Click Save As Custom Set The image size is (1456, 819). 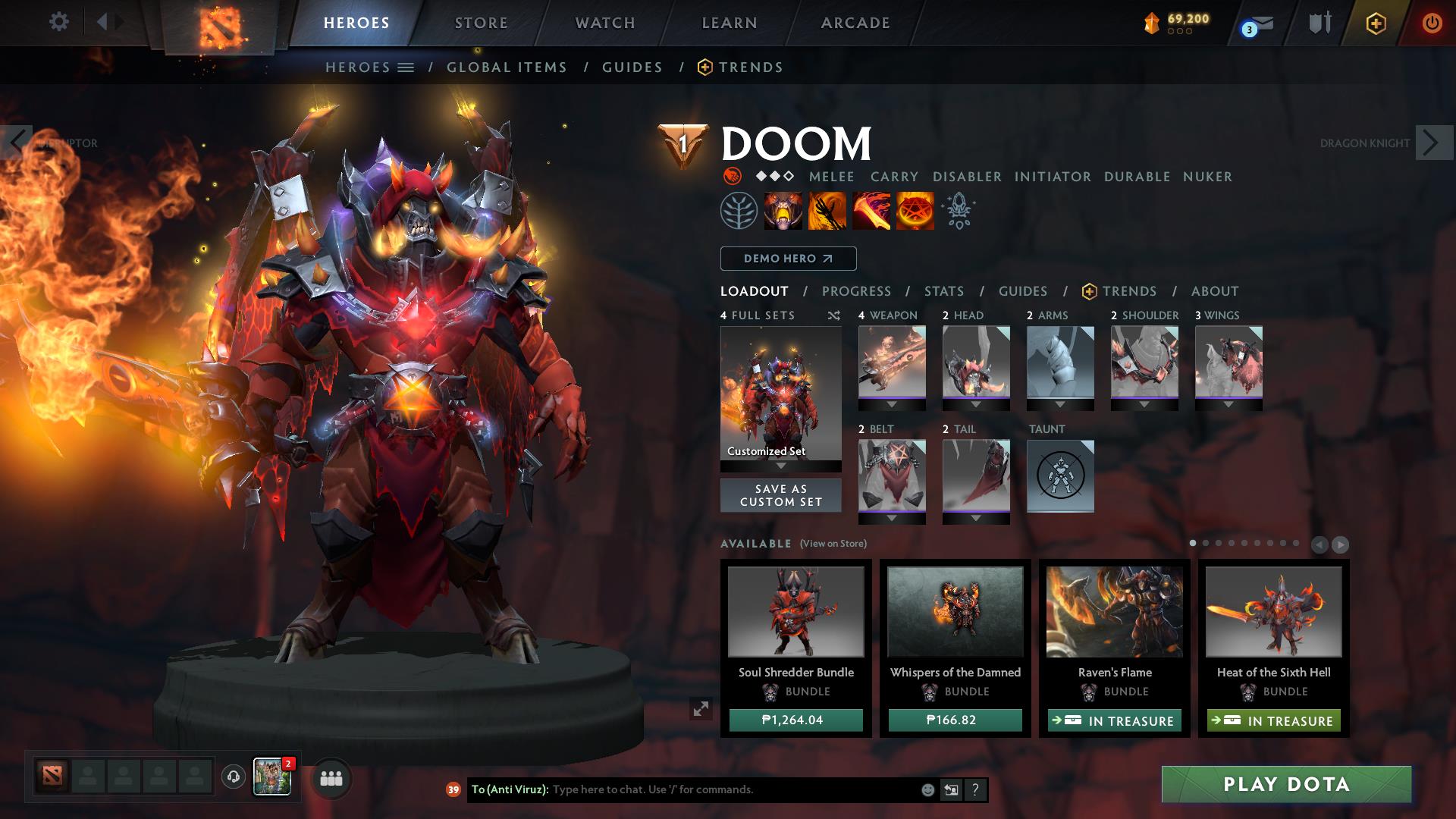[x=780, y=495]
